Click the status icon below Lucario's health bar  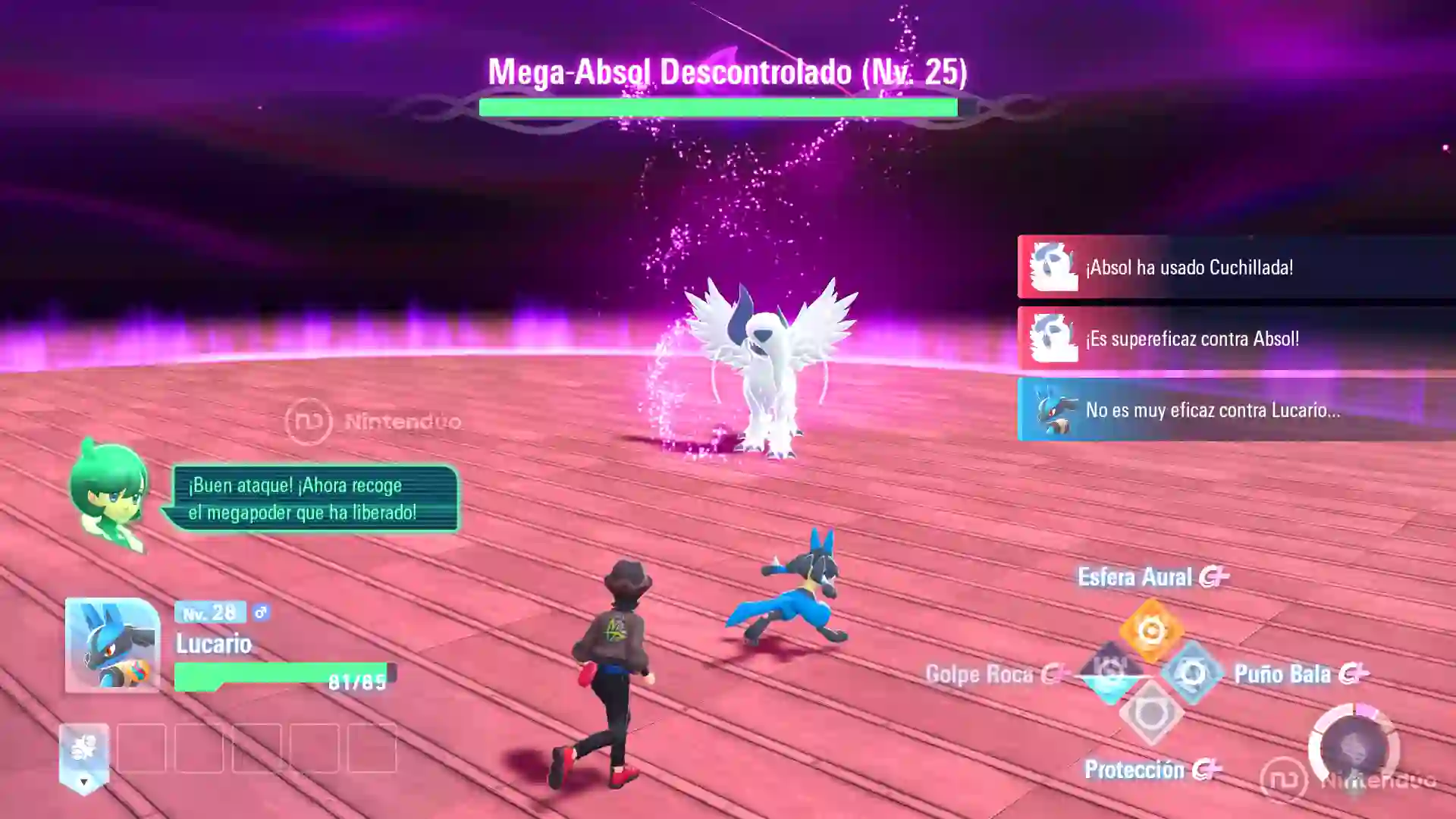point(83,748)
